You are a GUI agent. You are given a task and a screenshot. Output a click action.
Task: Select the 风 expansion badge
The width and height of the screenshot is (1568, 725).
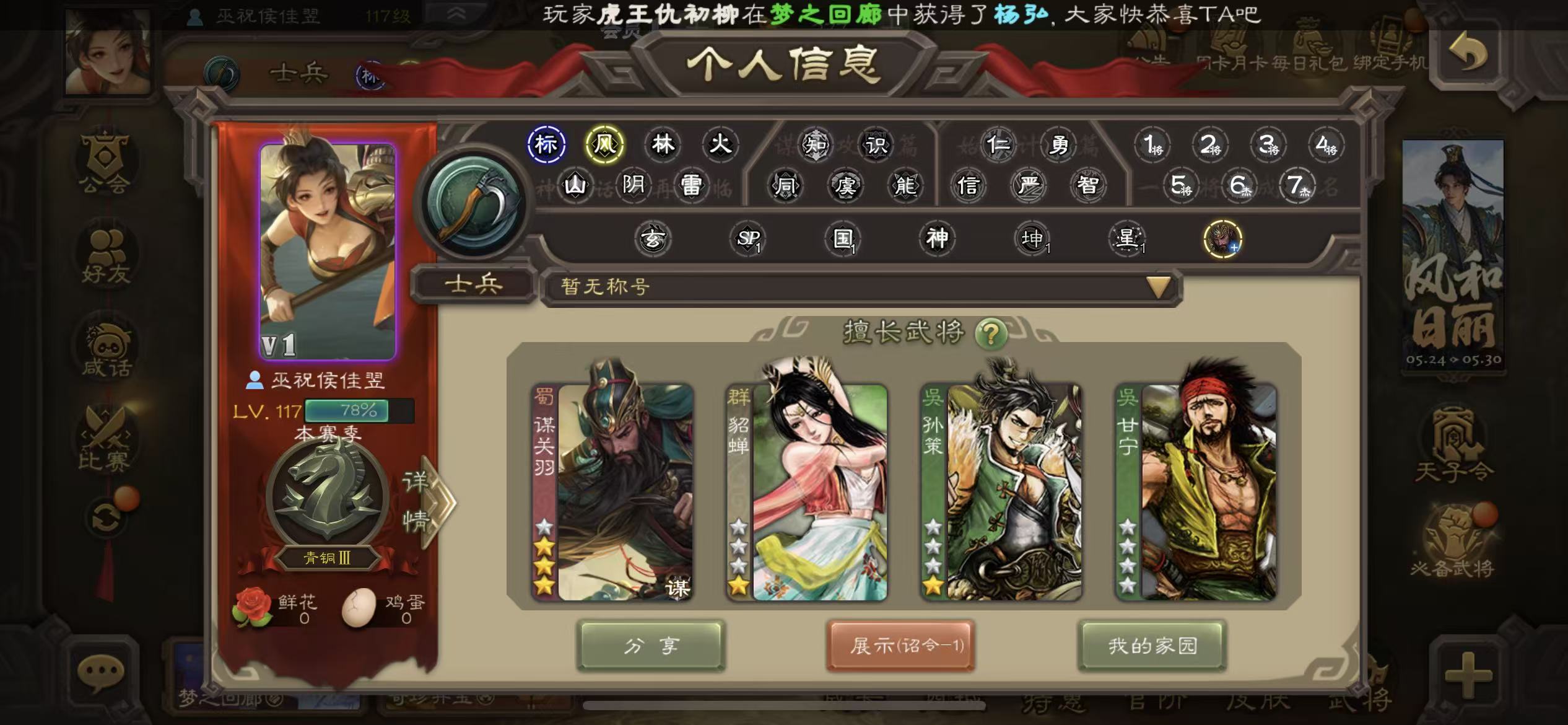point(604,144)
